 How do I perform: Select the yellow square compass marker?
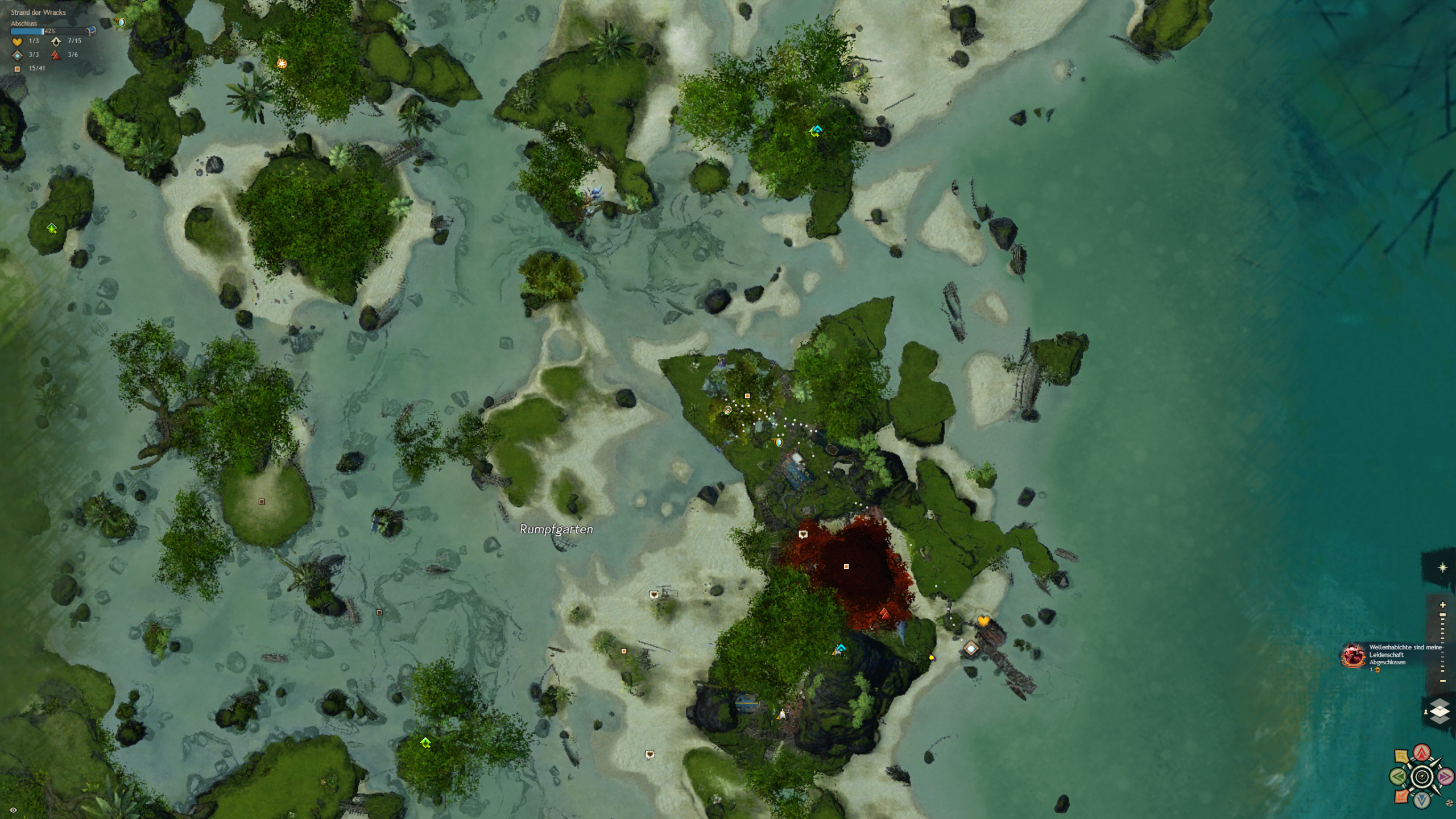[1402, 757]
